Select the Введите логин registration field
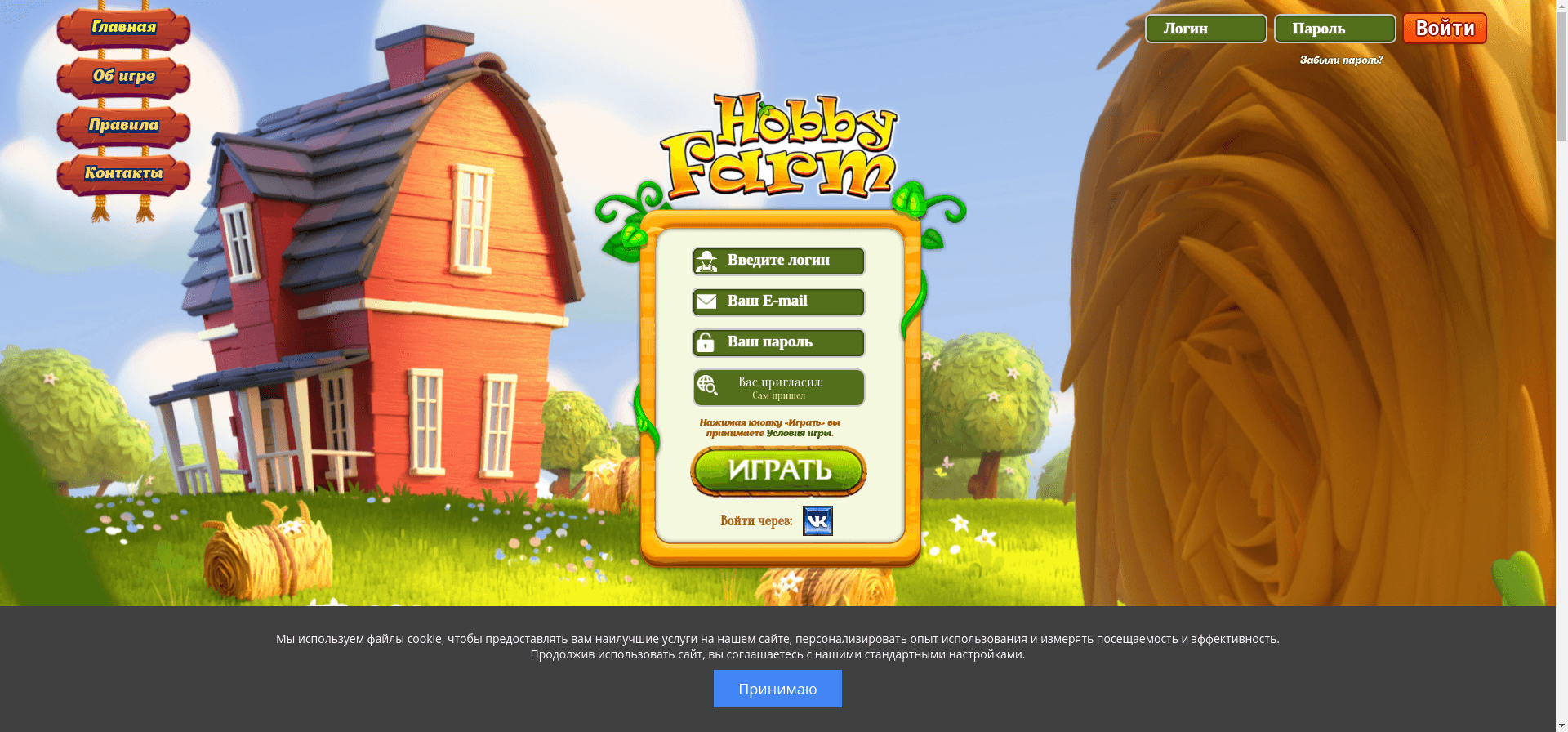 click(778, 261)
